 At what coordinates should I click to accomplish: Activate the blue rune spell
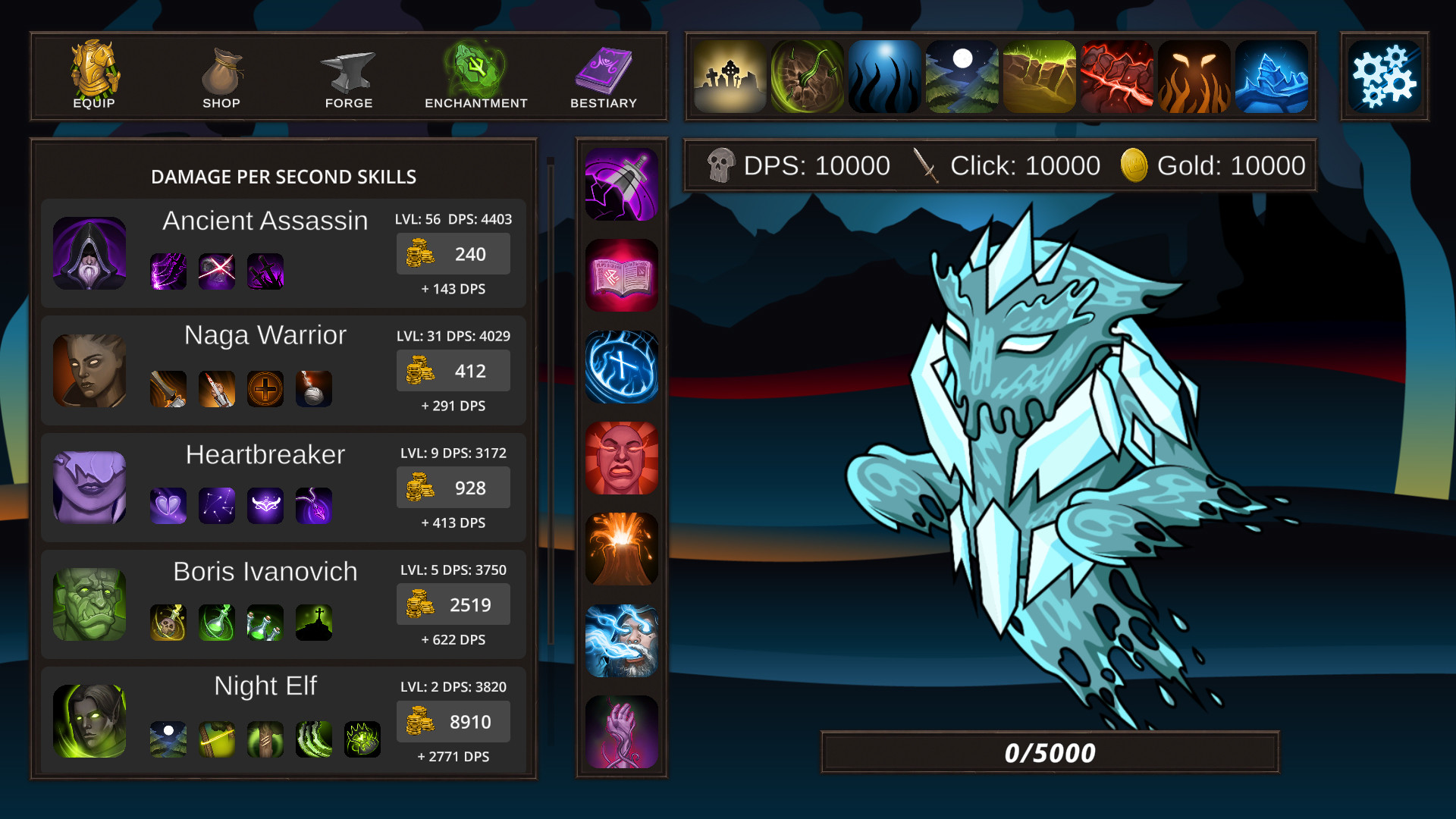pos(622,366)
